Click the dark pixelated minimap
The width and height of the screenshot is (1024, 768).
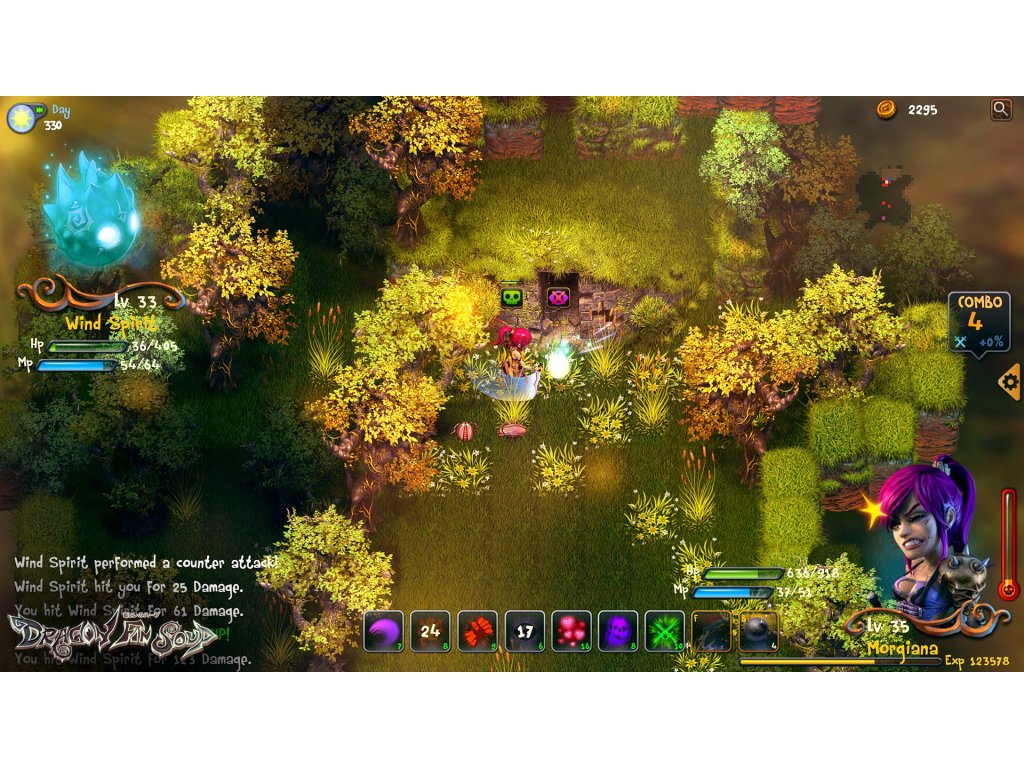pos(884,196)
